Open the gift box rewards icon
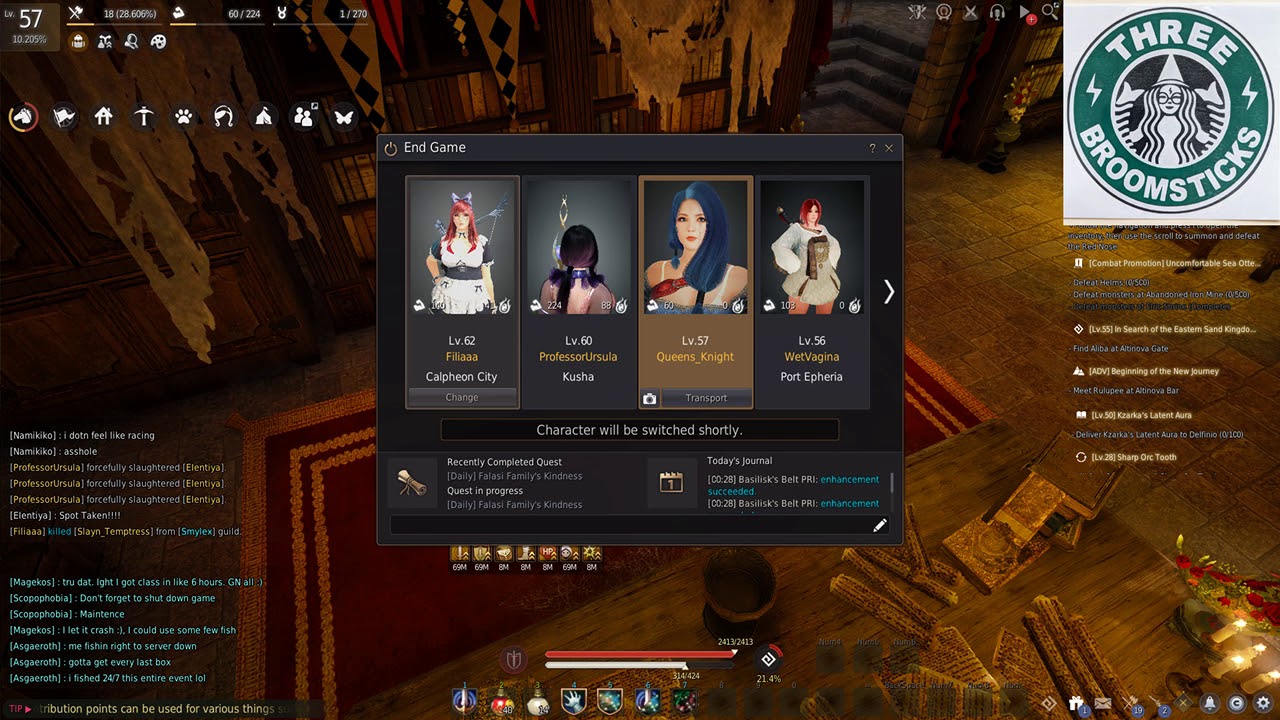 [x=1076, y=704]
